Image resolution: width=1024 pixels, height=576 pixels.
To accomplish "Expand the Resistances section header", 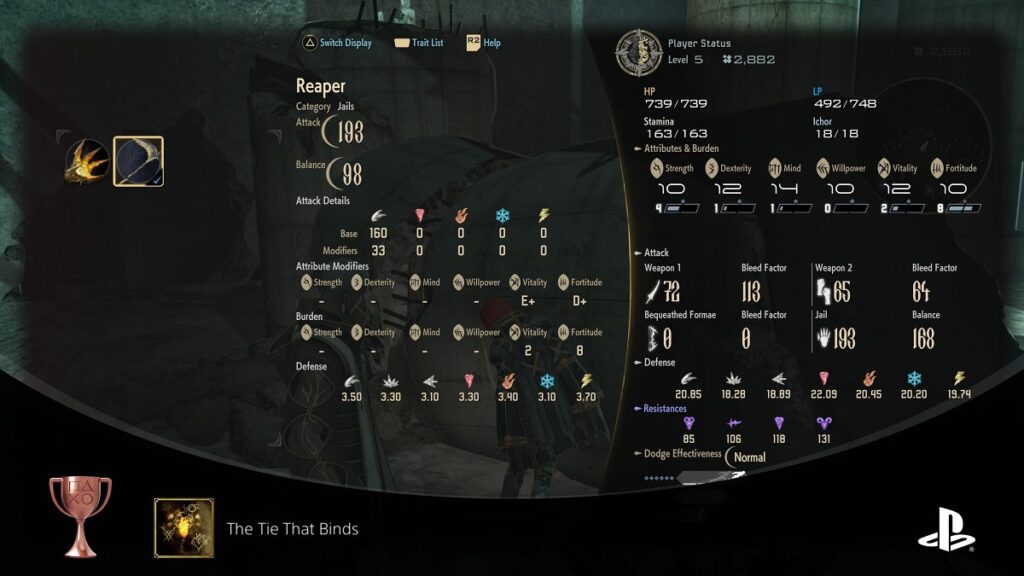I will click(665, 409).
